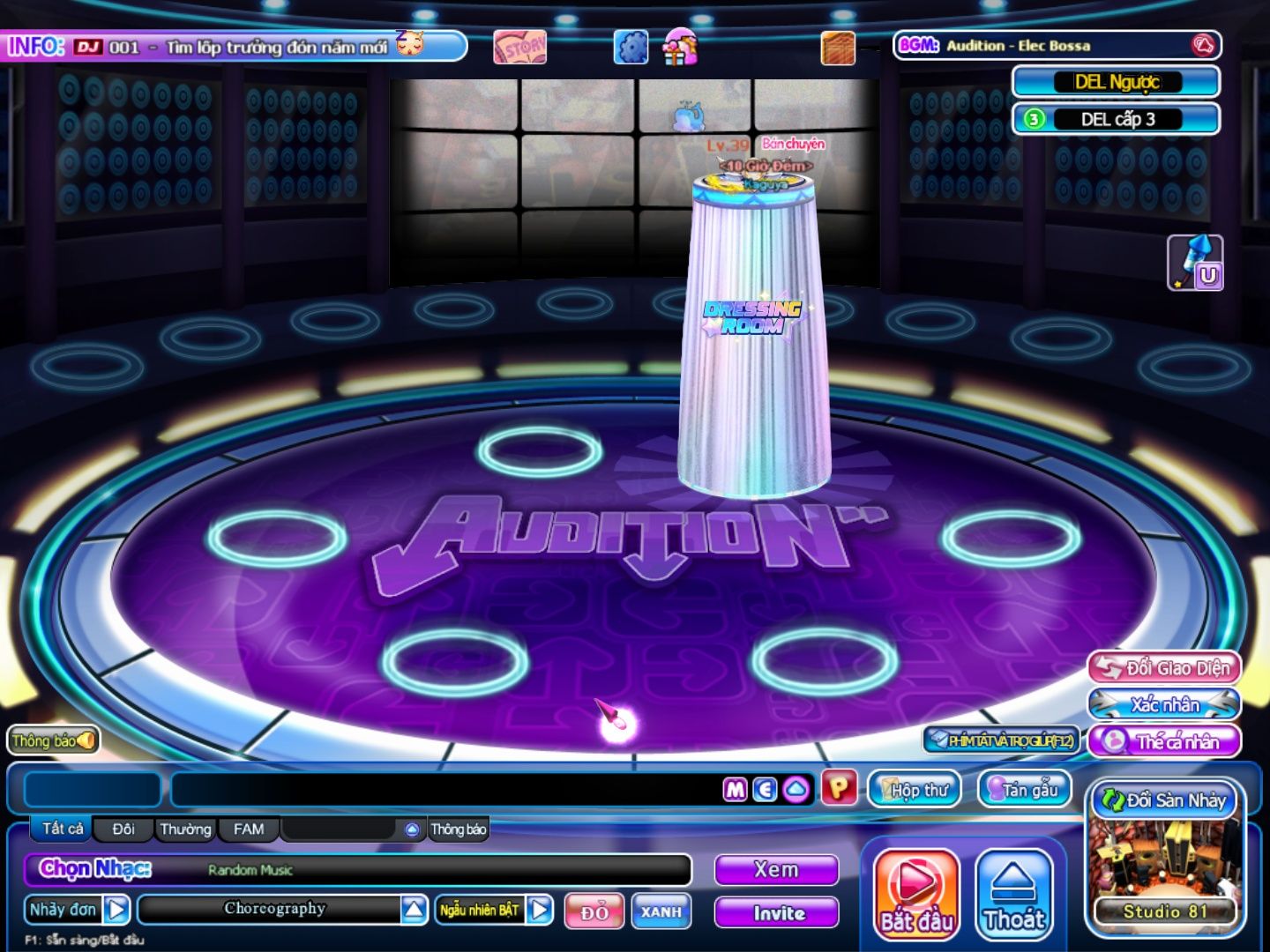The height and width of the screenshot is (952, 1270).
Task: Open the Story icon in the top bar
Action: (519, 48)
